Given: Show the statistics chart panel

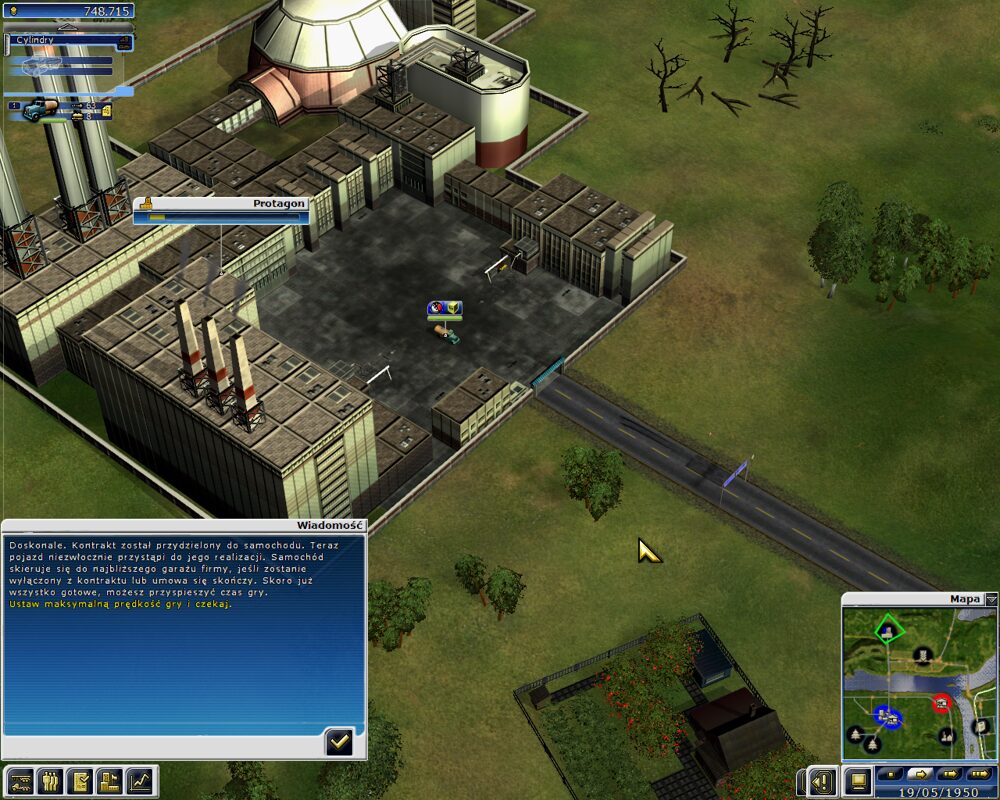Looking at the screenshot, I should click(x=141, y=780).
